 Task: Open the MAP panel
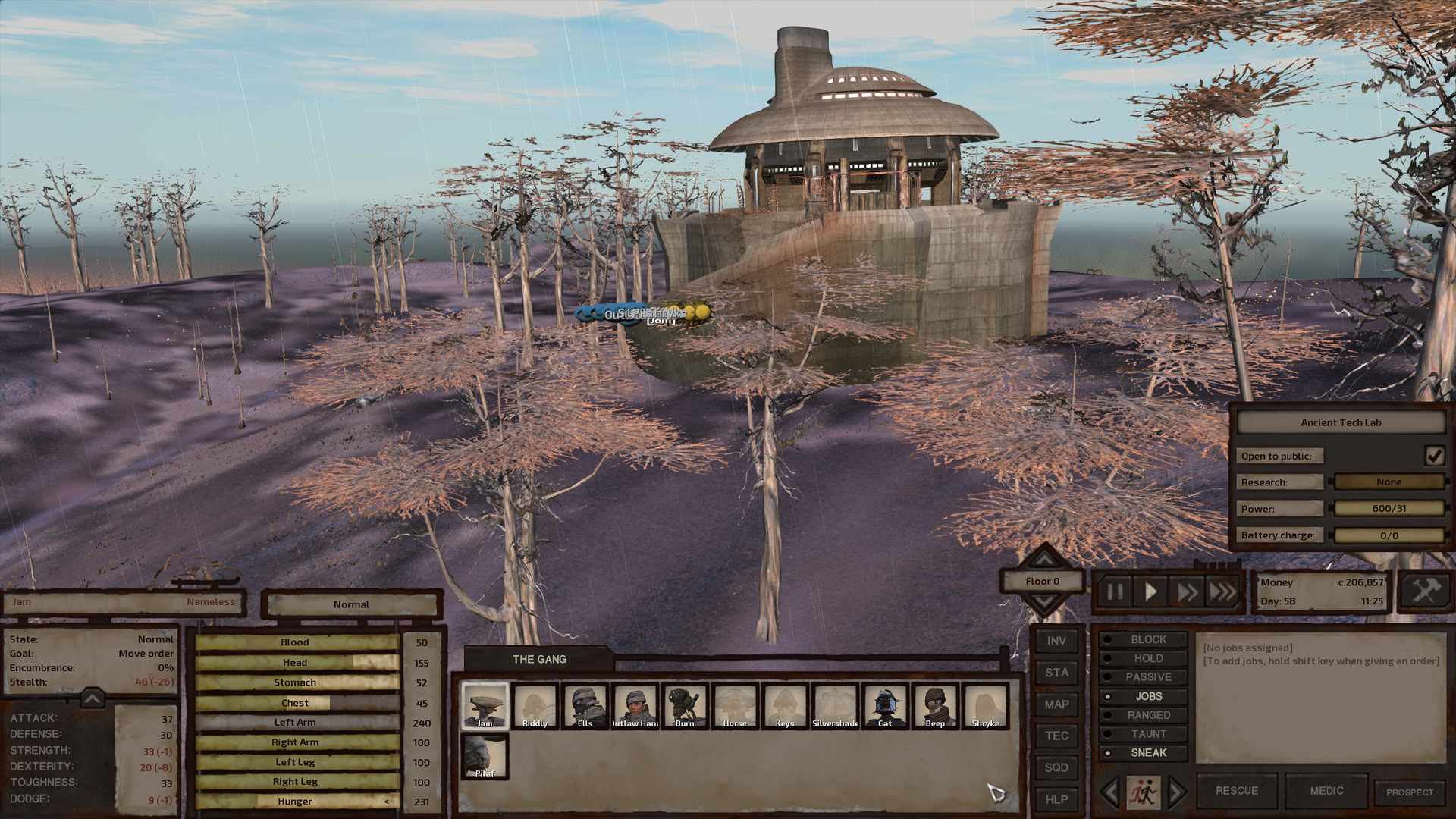(1056, 704)
